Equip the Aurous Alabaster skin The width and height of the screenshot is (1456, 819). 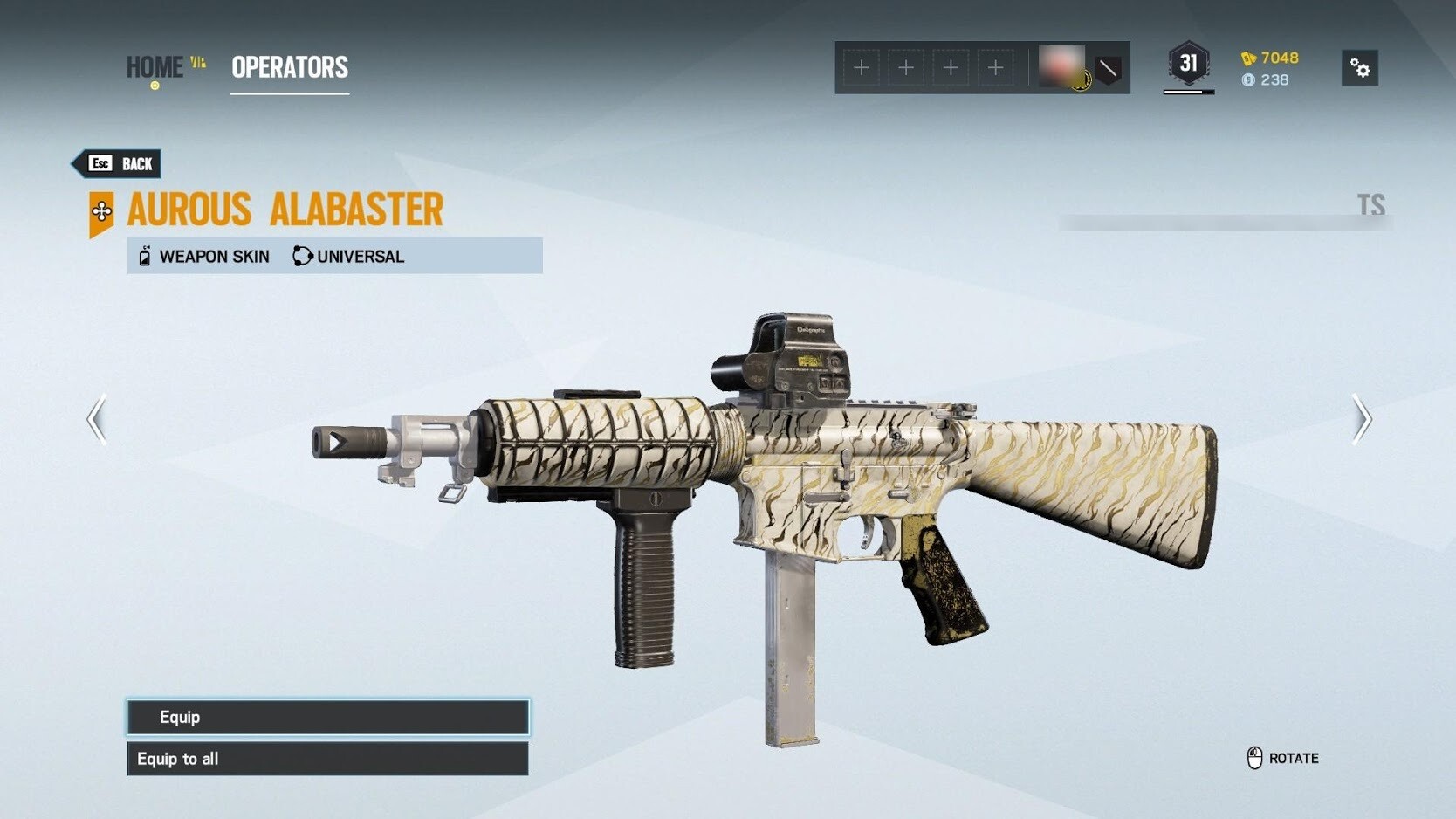click(327, 717)
